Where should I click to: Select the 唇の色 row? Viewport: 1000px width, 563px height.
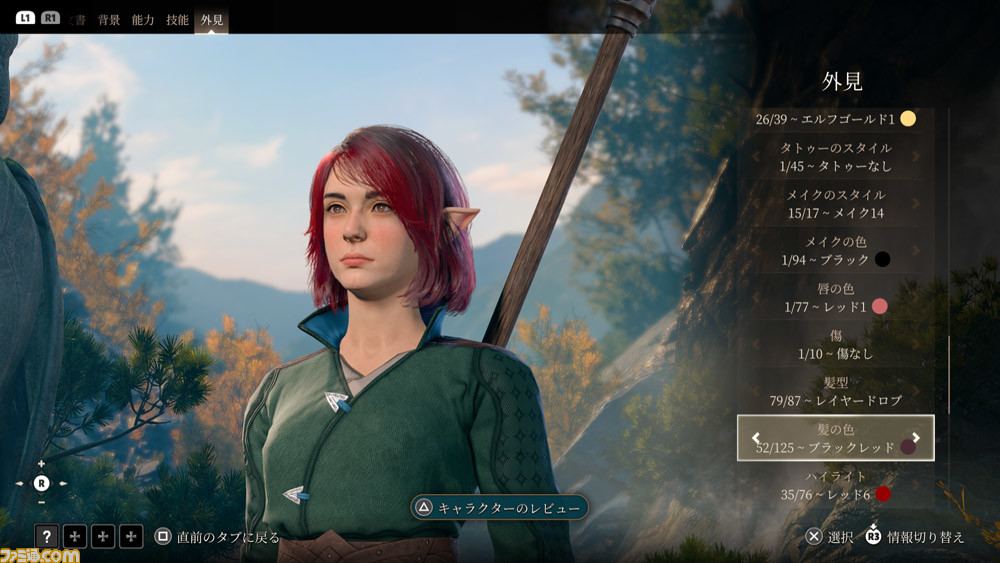click(x=835, y=297)
